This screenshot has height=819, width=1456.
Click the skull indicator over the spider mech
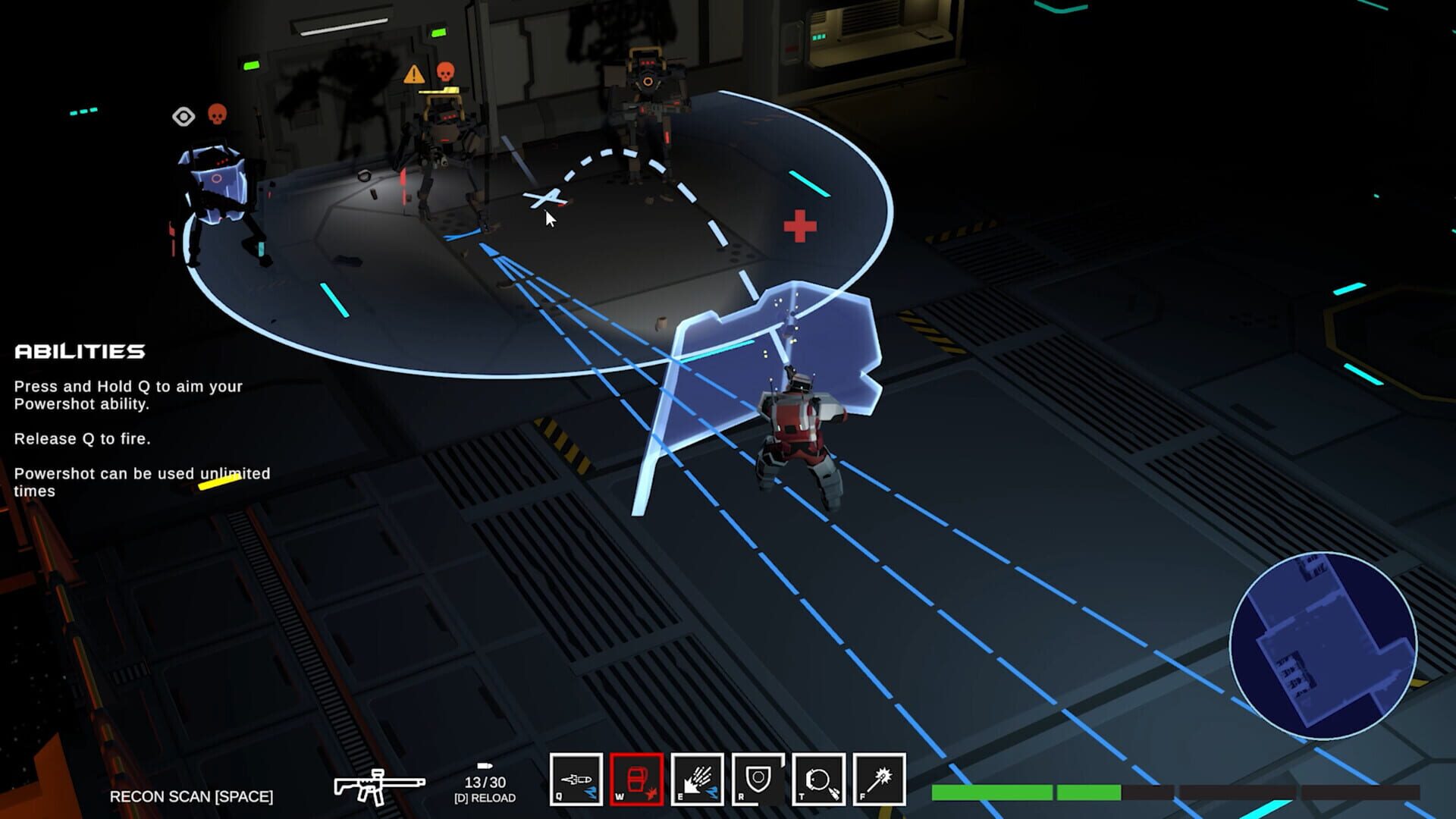tap(447, 73)
